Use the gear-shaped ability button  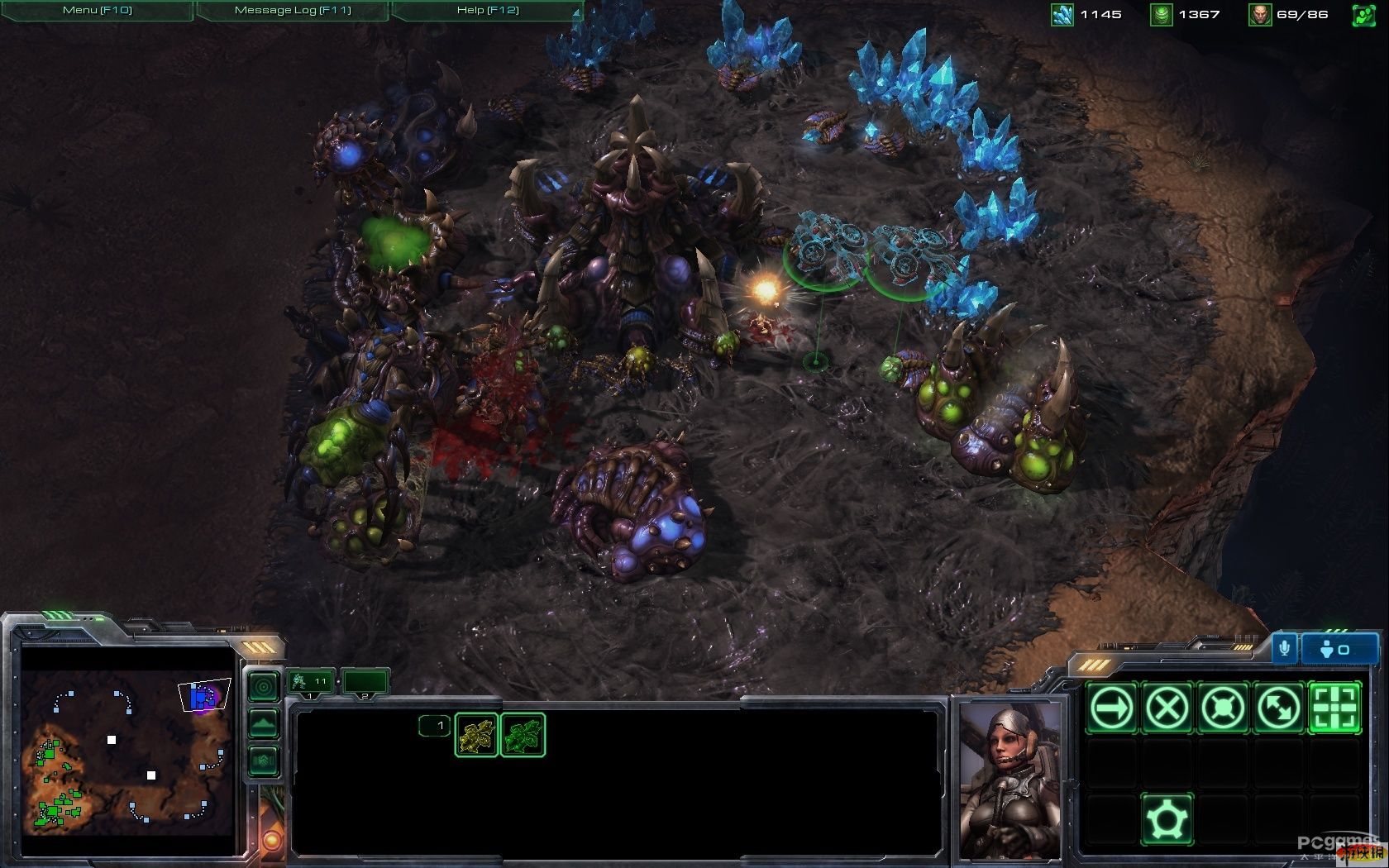click(x=1167, y=818)
